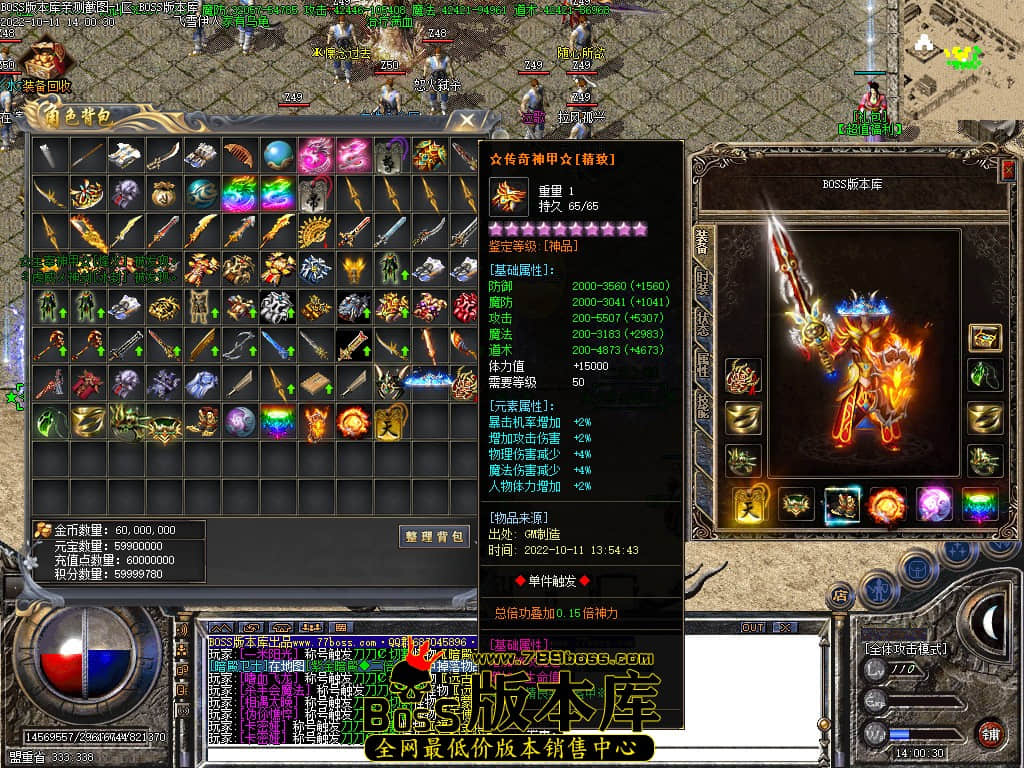Open the minimap

[962, 60]
